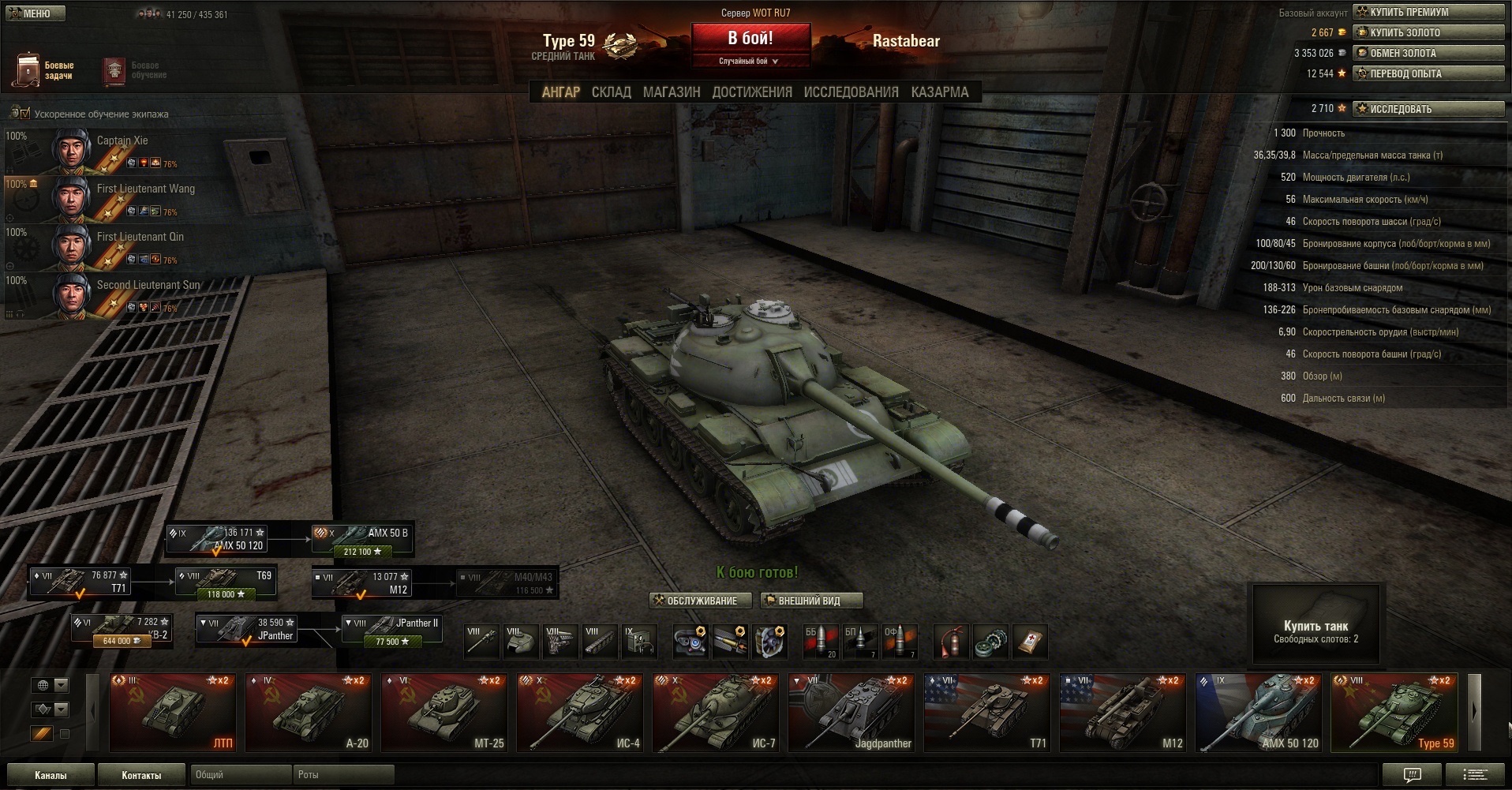Start the battle with the В бой! button
1512x790 pixels.
[x=750, y=39]
